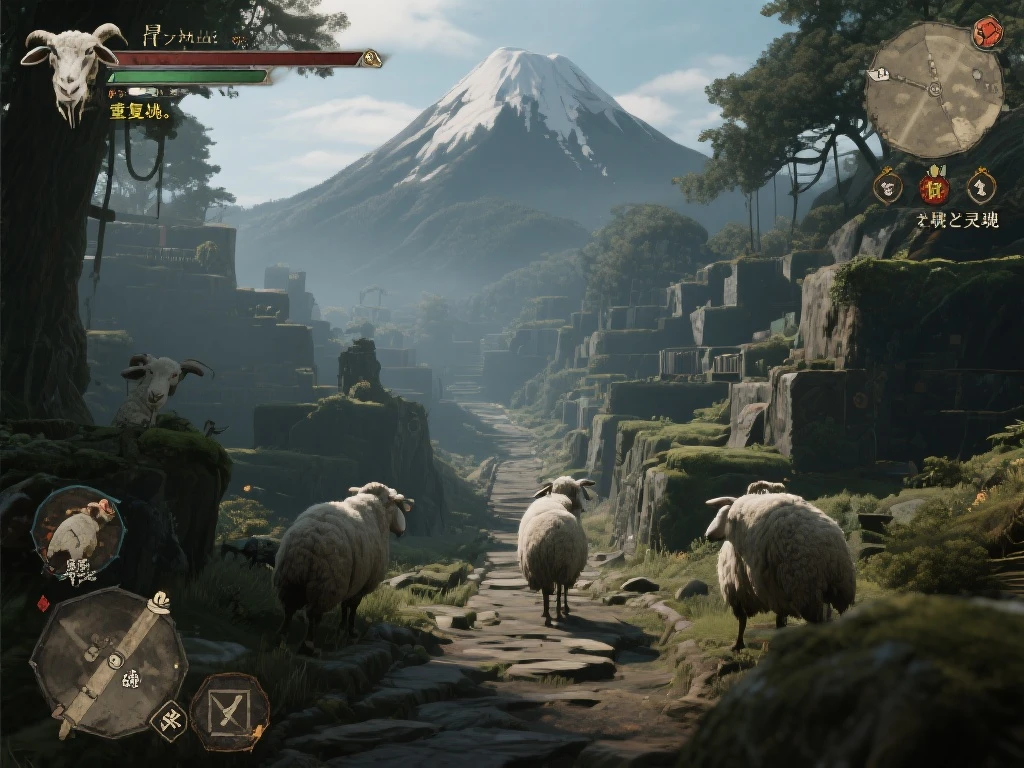Screen dimensions: 1024x768
Task: Activate the crossed-blade skill icon
Action: (229, 711)
